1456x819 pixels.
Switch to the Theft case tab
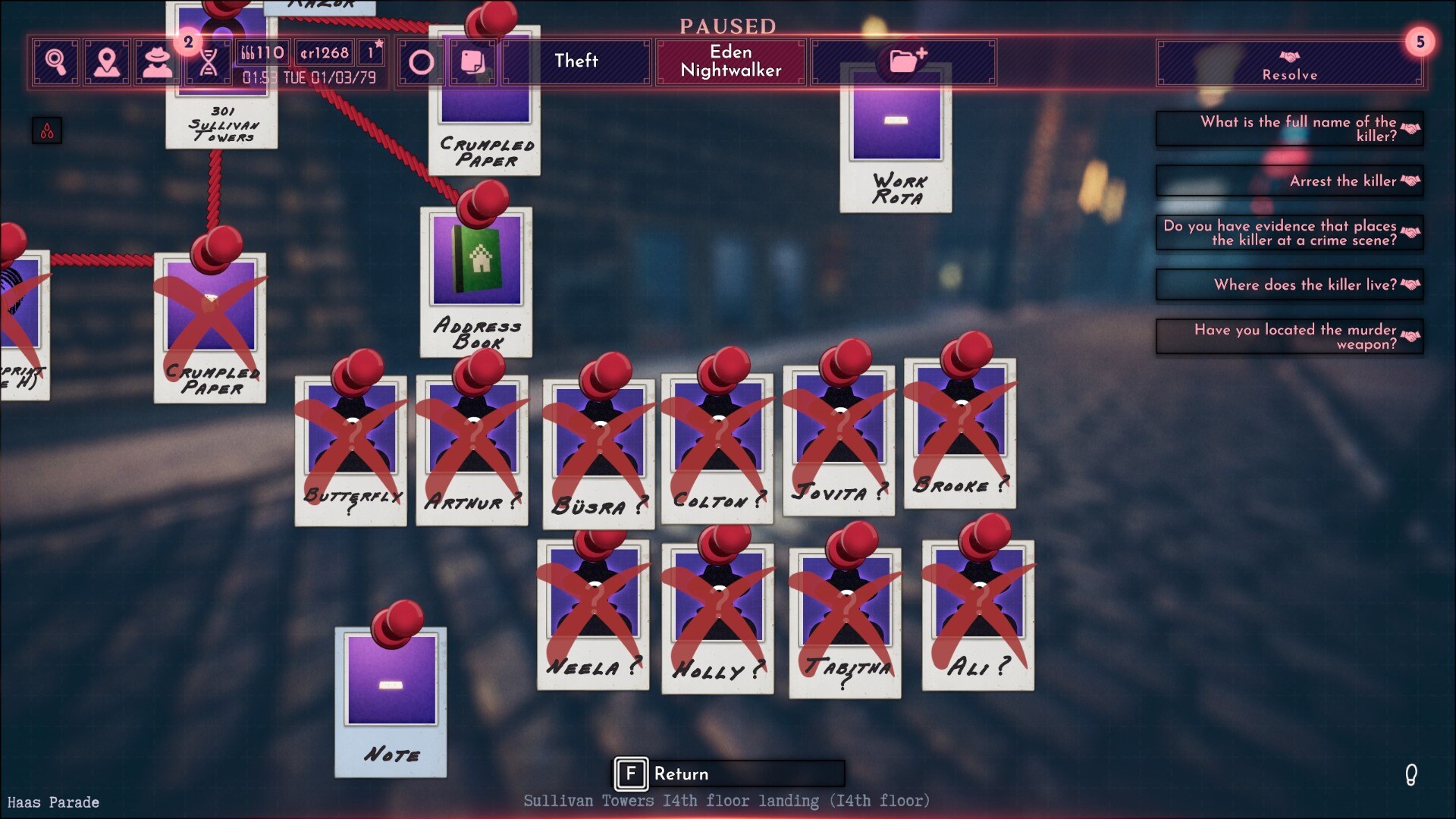click(576, 61)
